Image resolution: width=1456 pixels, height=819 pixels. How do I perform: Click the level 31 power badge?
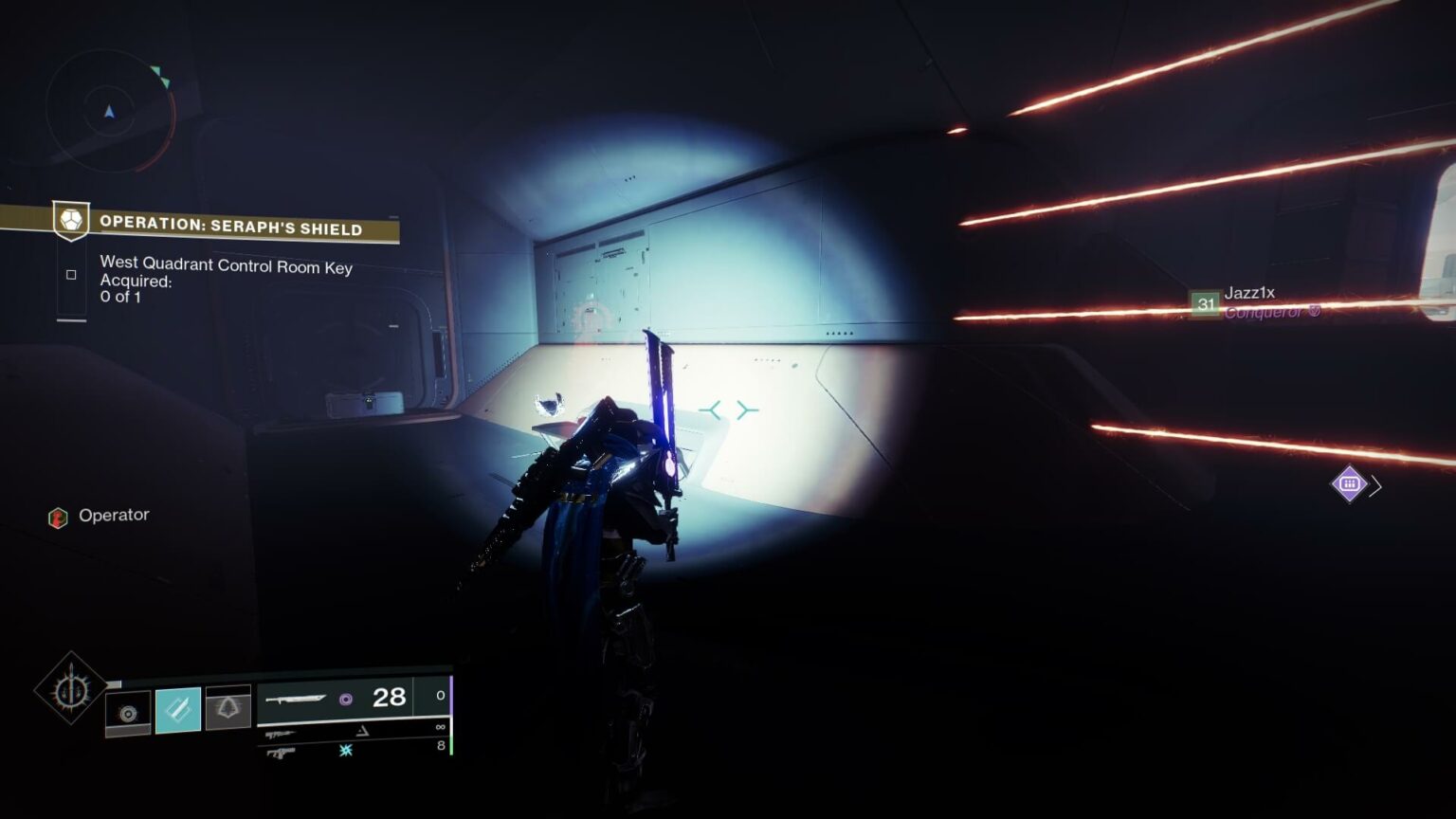(x=1206, y=305)
